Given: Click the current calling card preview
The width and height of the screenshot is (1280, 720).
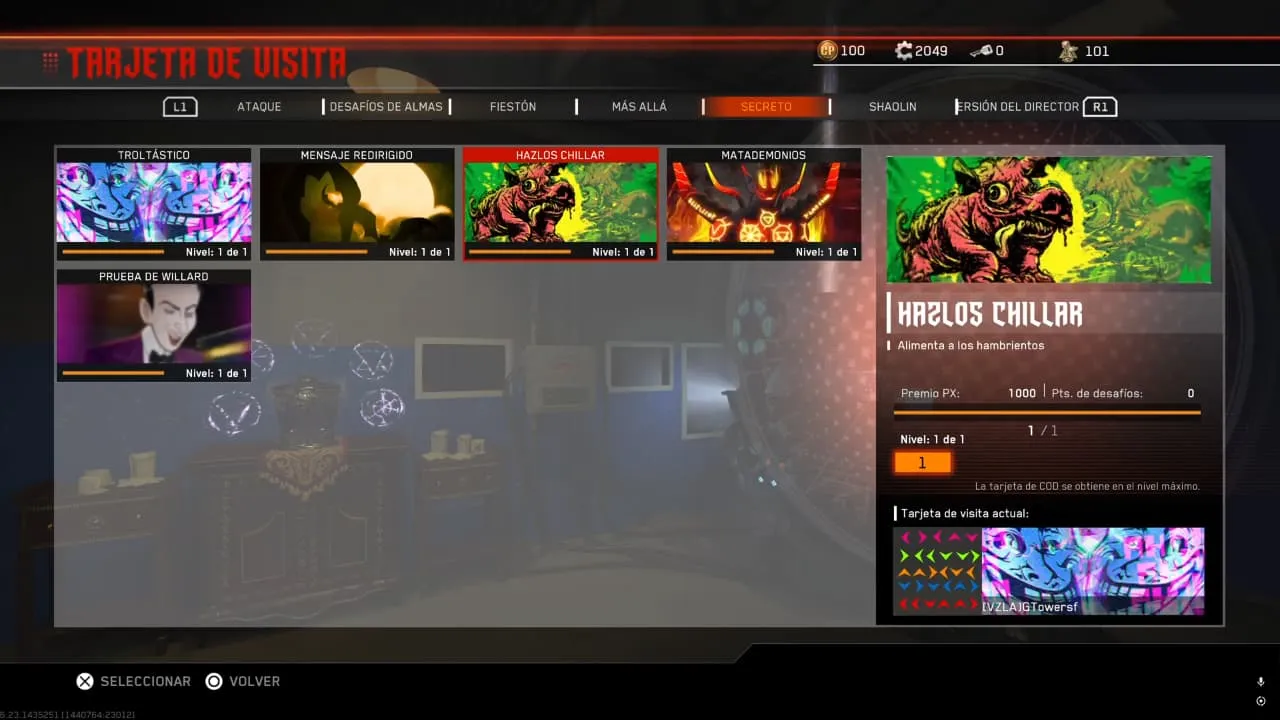Looking at the screenshot, I should 1049,571.
